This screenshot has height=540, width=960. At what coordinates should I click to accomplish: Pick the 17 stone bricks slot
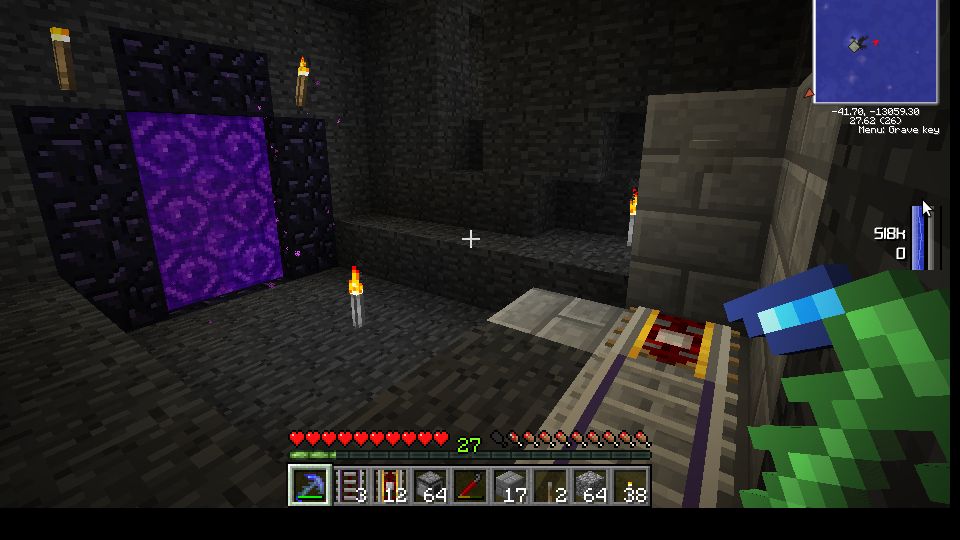click(x=510, y=486)
